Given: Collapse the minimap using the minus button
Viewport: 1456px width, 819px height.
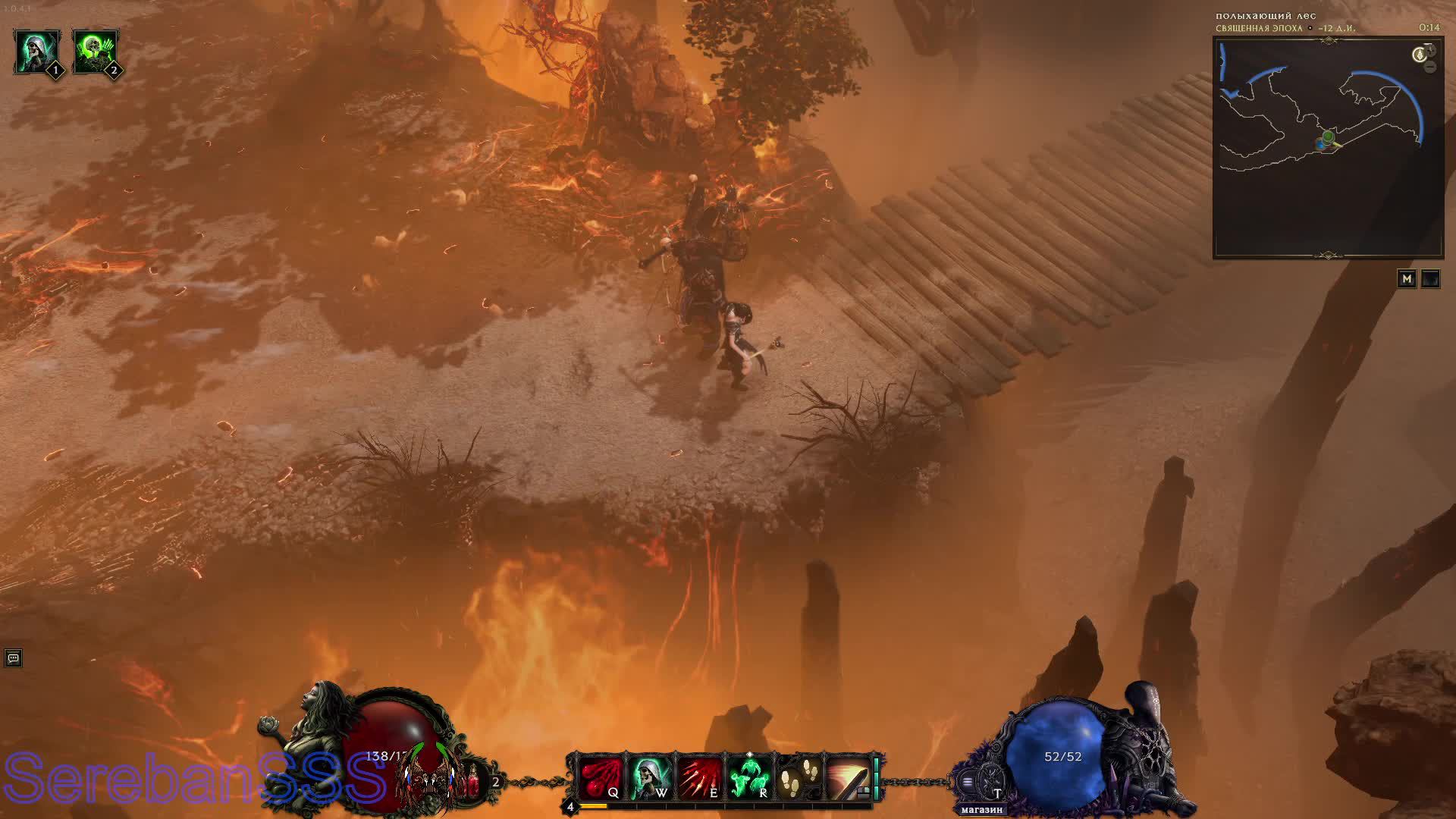Looking at the screenshot, I should coord(1431,67).
